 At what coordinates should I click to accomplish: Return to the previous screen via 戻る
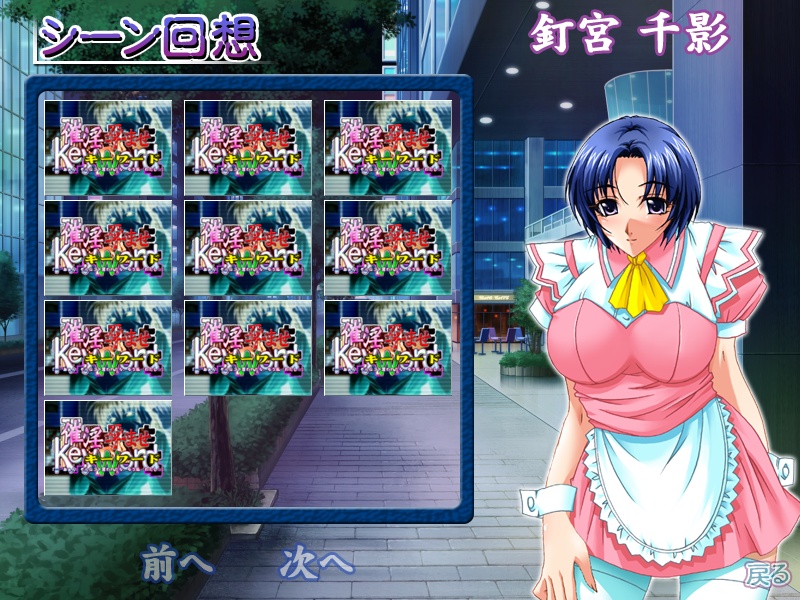[767, 575]
